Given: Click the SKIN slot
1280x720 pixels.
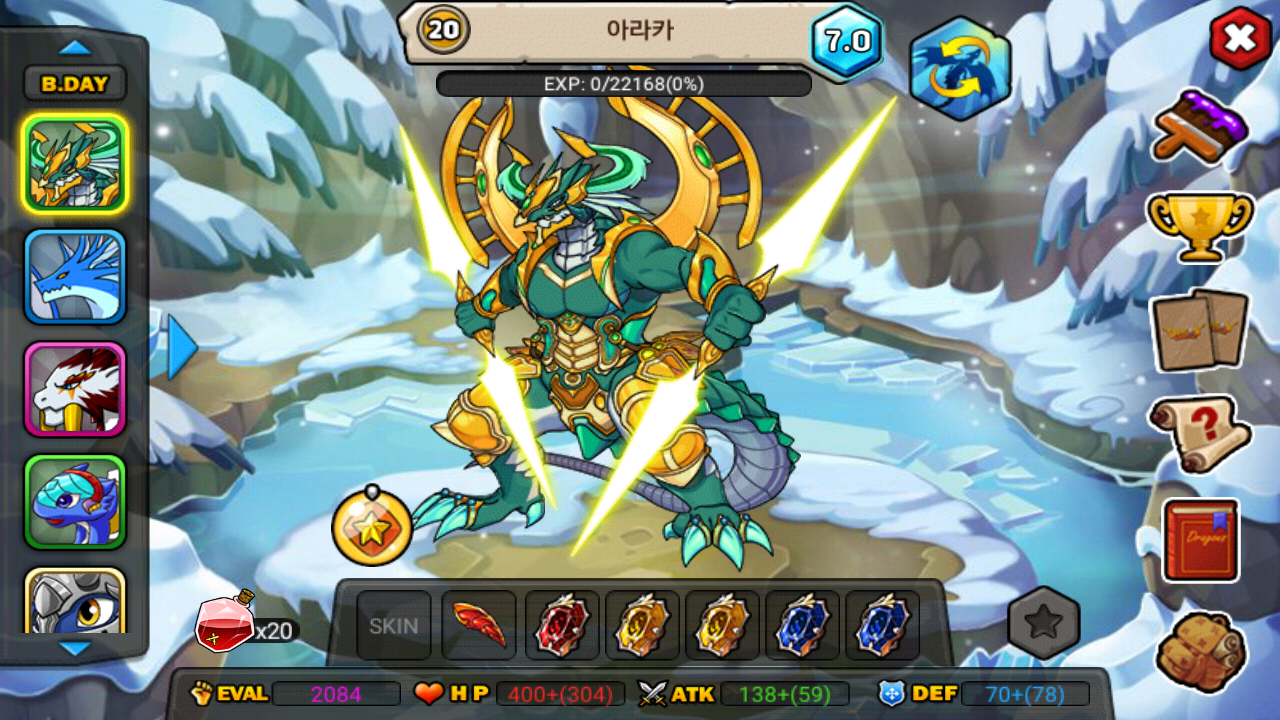Looking at the screenshot, I should (x=394, y=626).
